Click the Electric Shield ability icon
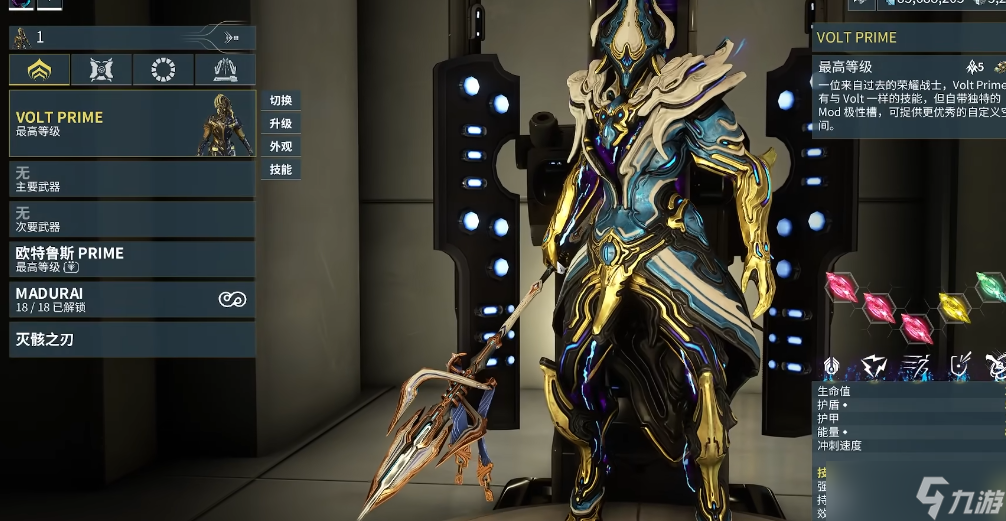 [959, 367]
